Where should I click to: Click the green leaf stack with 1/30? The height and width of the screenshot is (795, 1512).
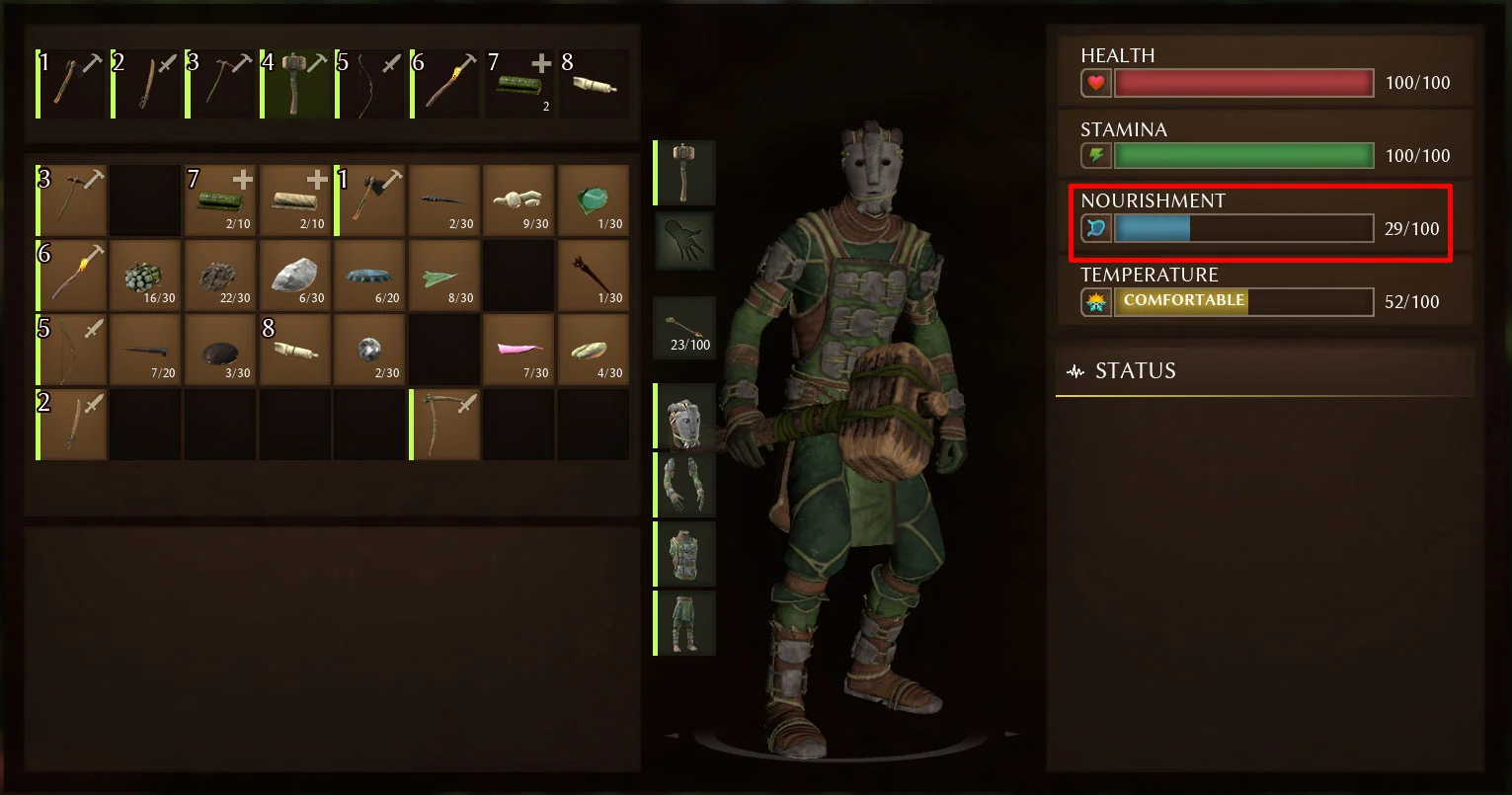click(x=594, y=200)
